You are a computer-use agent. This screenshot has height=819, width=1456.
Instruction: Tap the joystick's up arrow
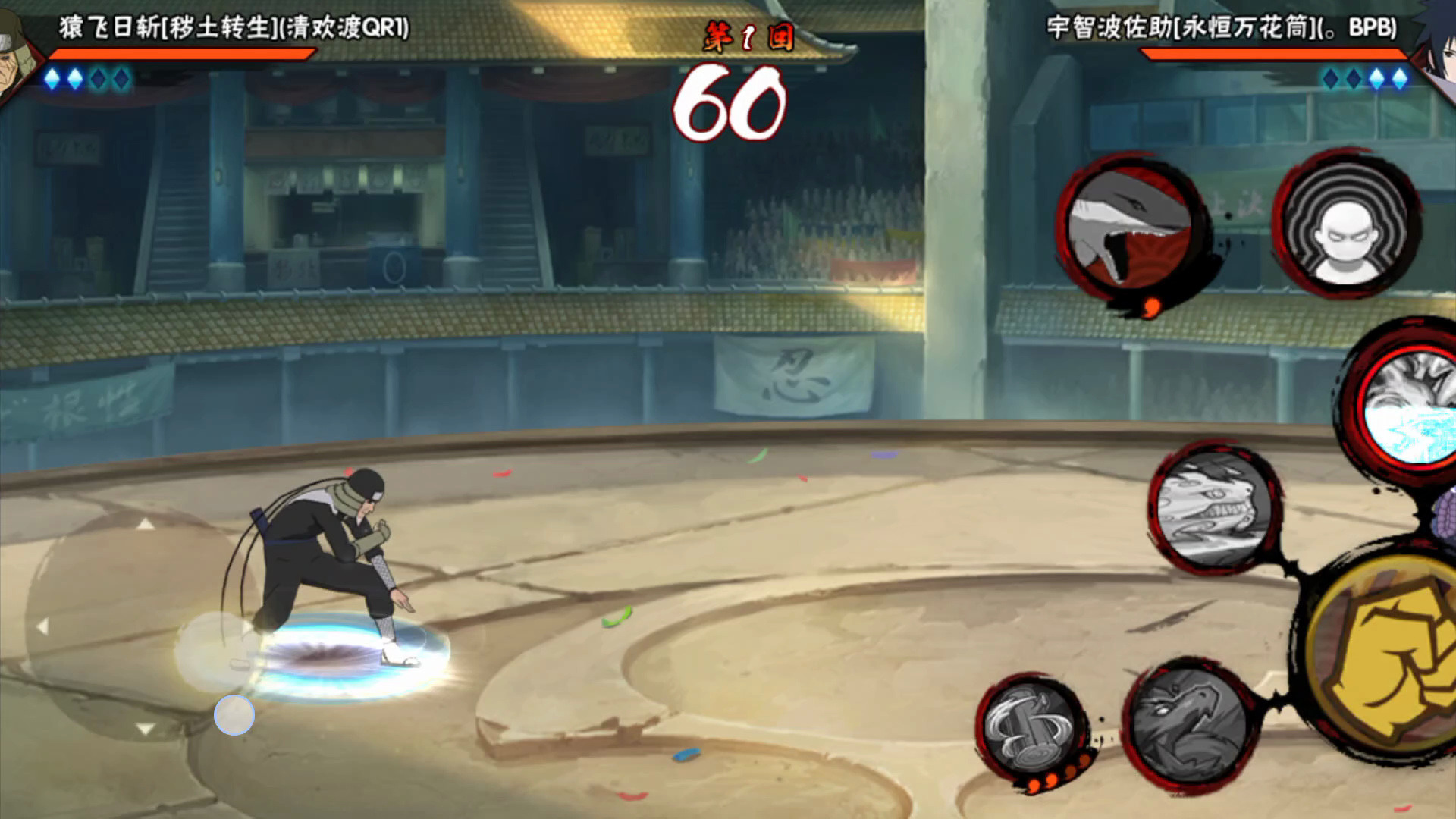[146, 524]
